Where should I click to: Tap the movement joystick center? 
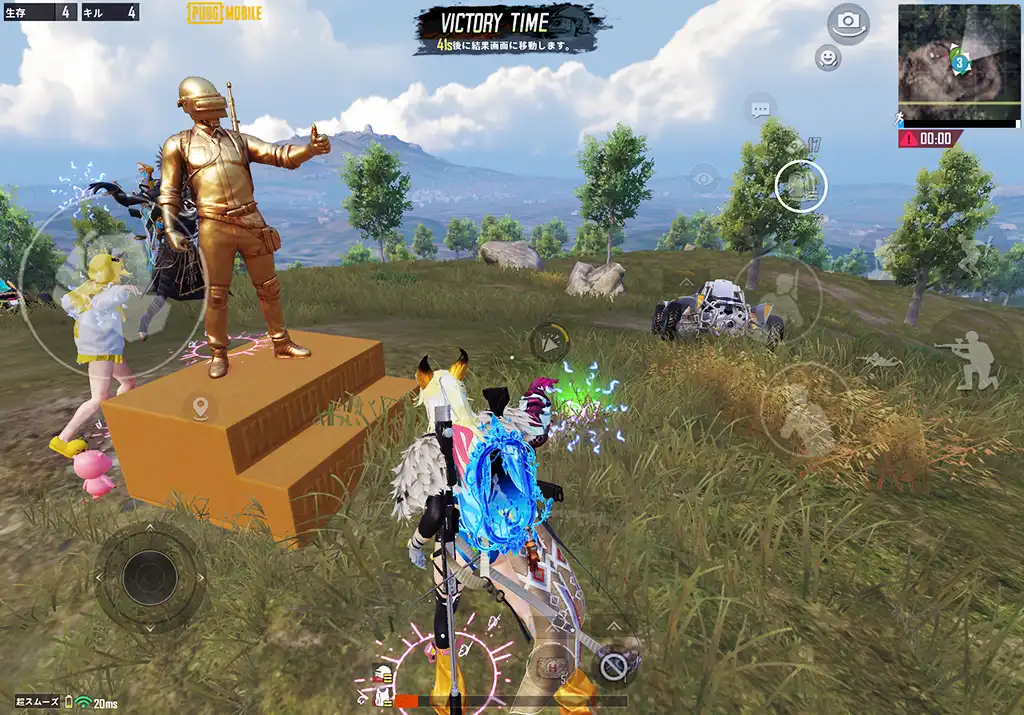click(x=150, y=577)
